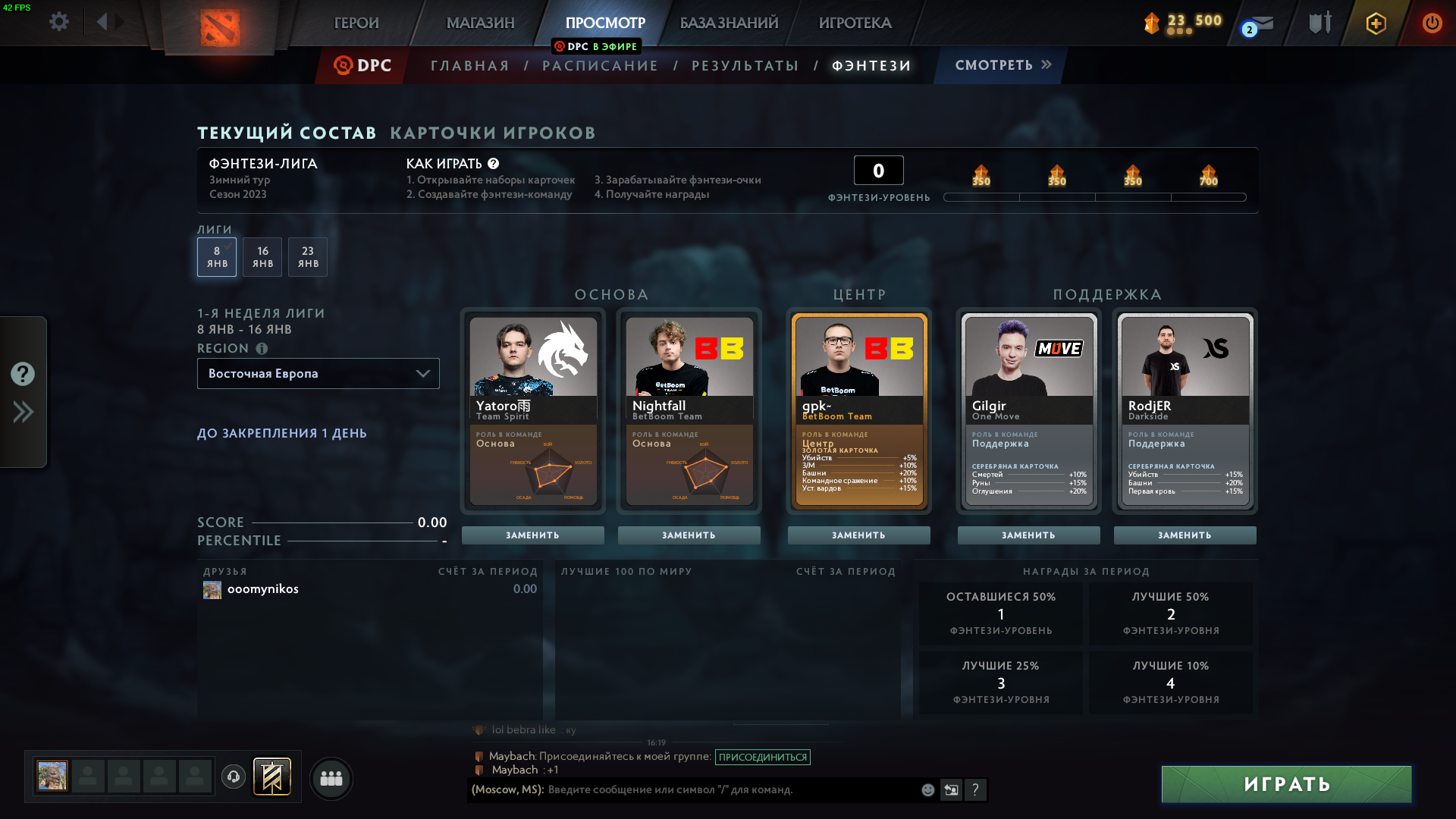
Task: Switch to the ИГРОТЕКА tab
Action: tap(855, 23)
